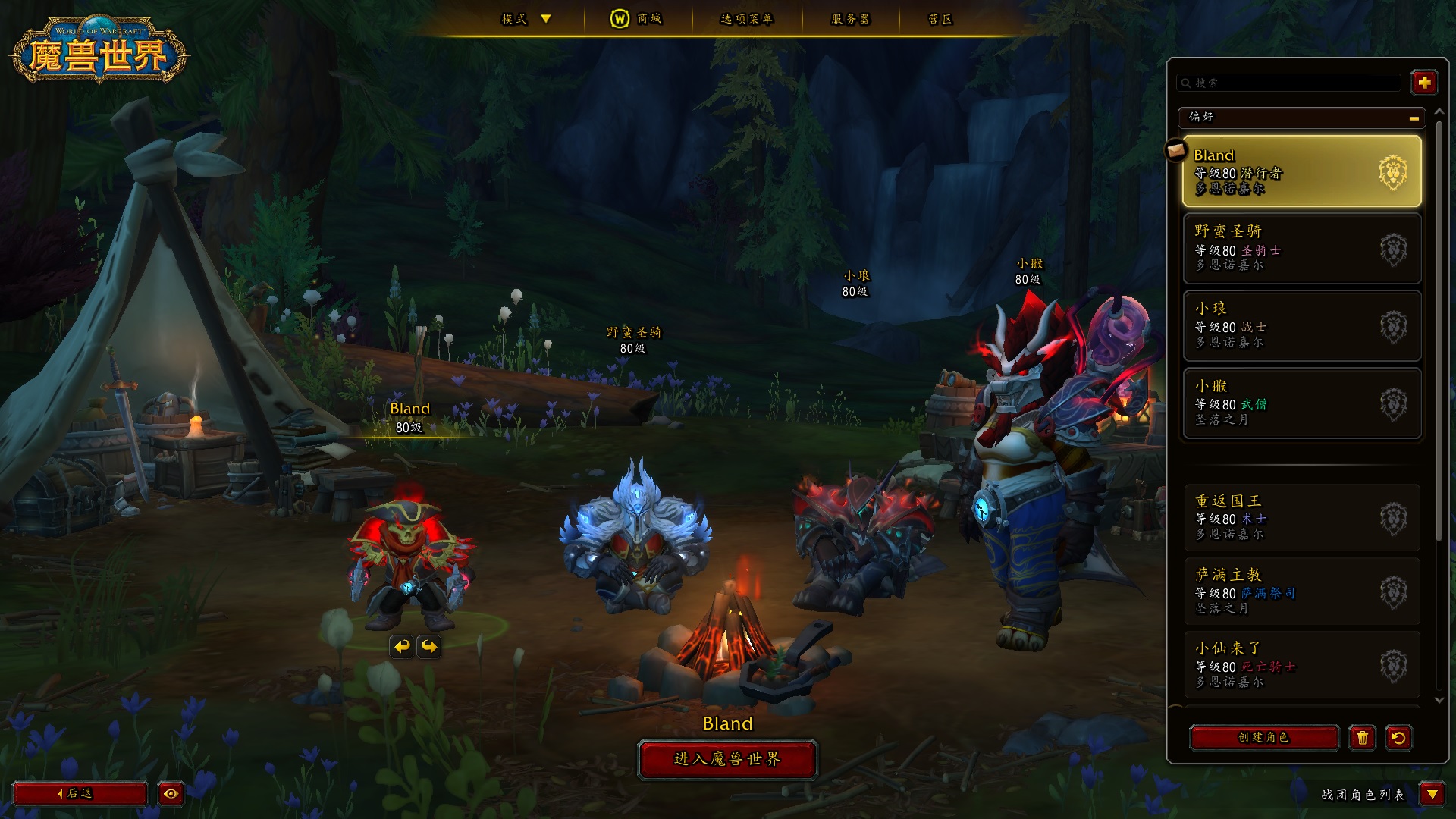1456x819 pixels.
Task: Click the red plus add button
Action: [x=1423, y=83]
